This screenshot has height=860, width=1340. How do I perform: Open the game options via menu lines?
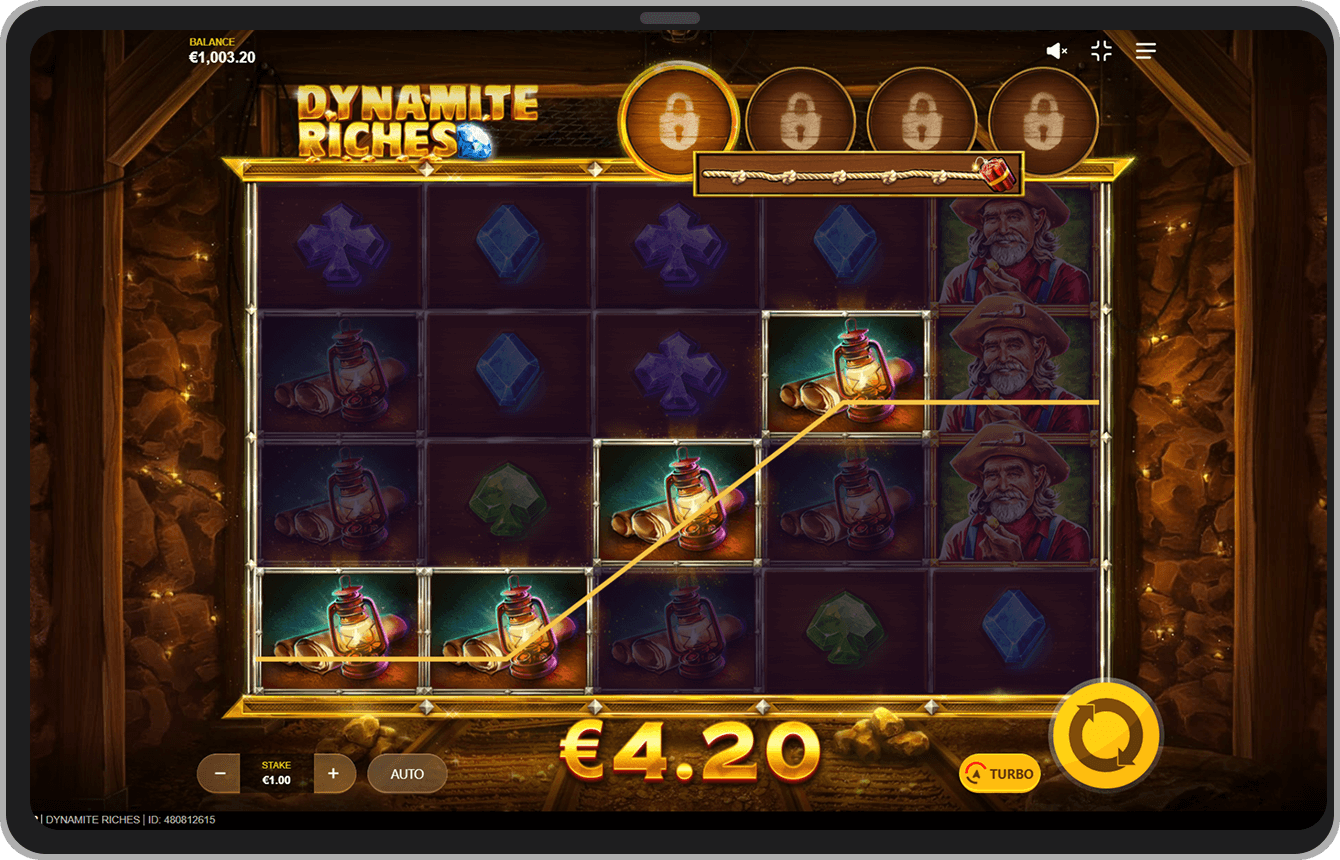(x=1145, y=51)
